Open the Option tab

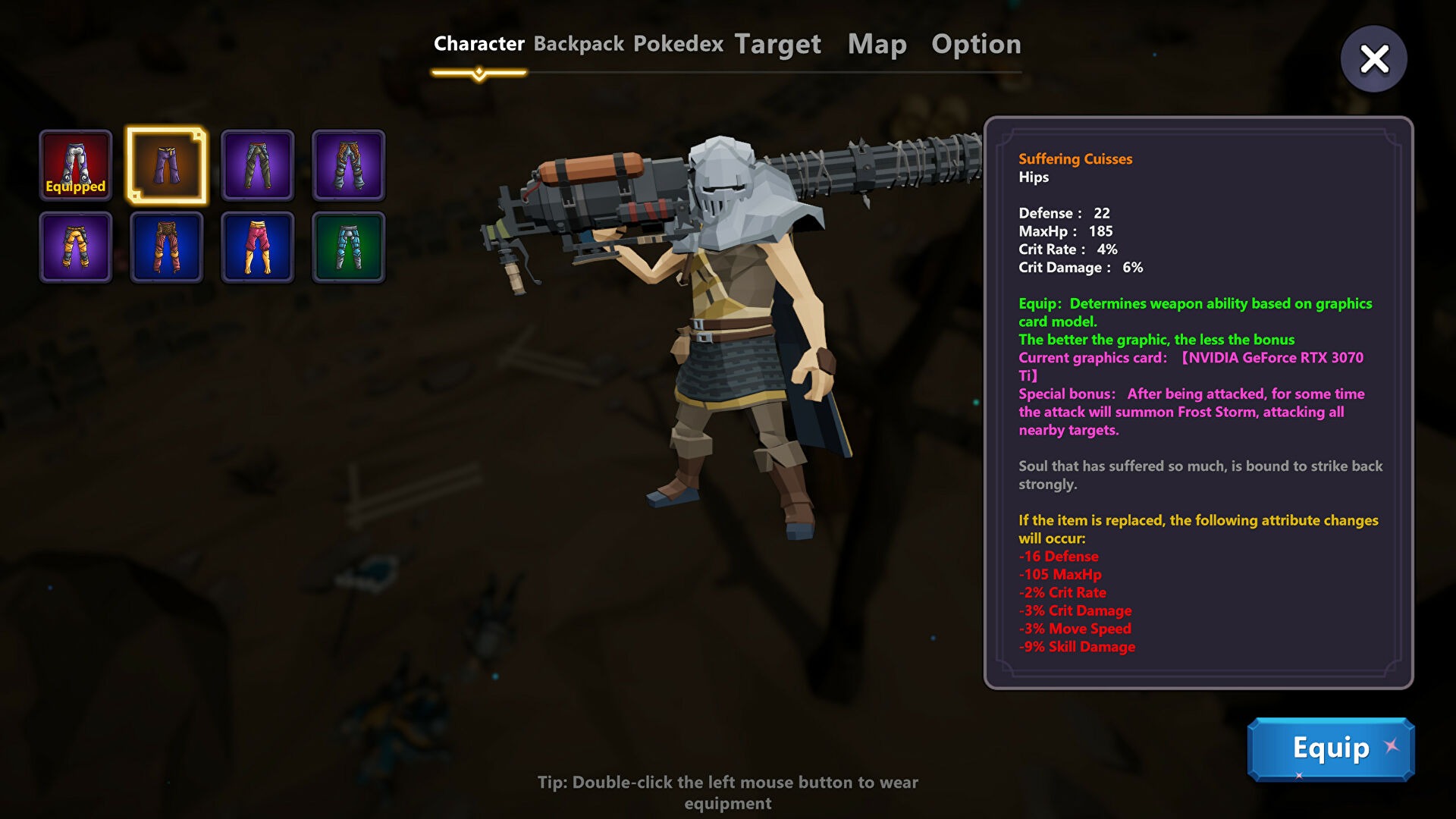(976, 44)
